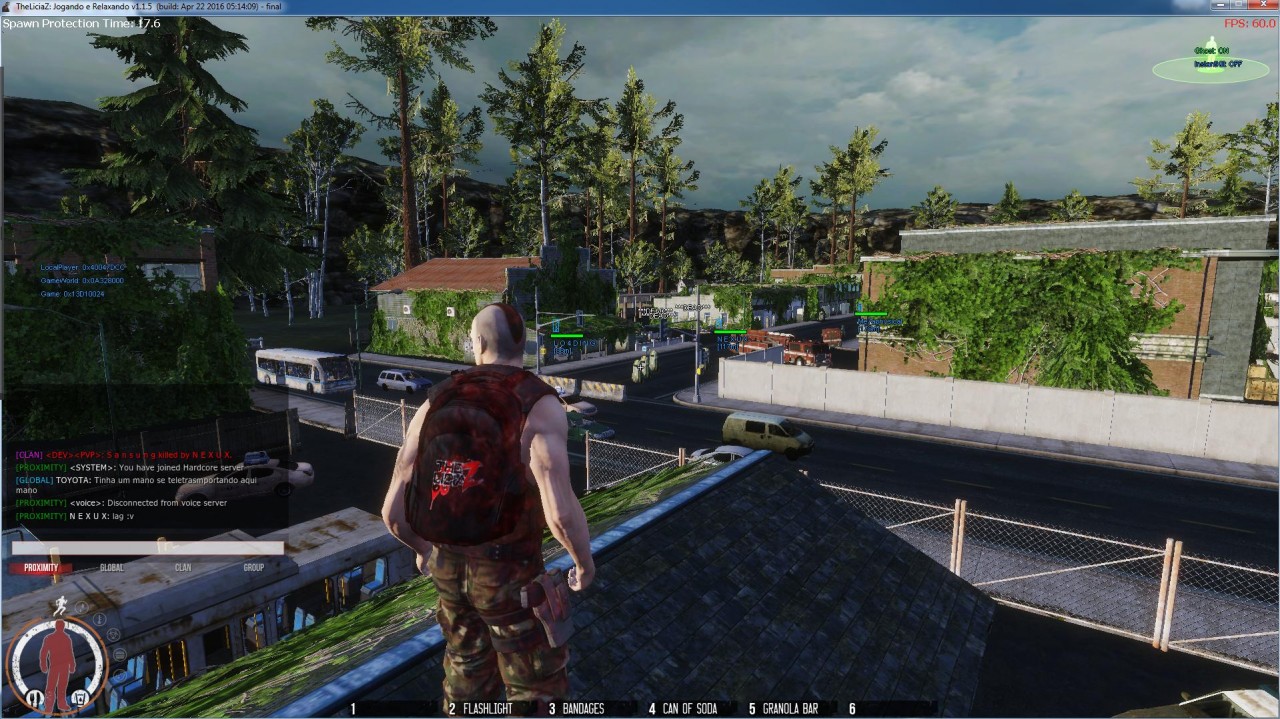Select the Flashlight hotbar slot
The height and width of the screenshot is (719, 1280).
coord(481,709)
